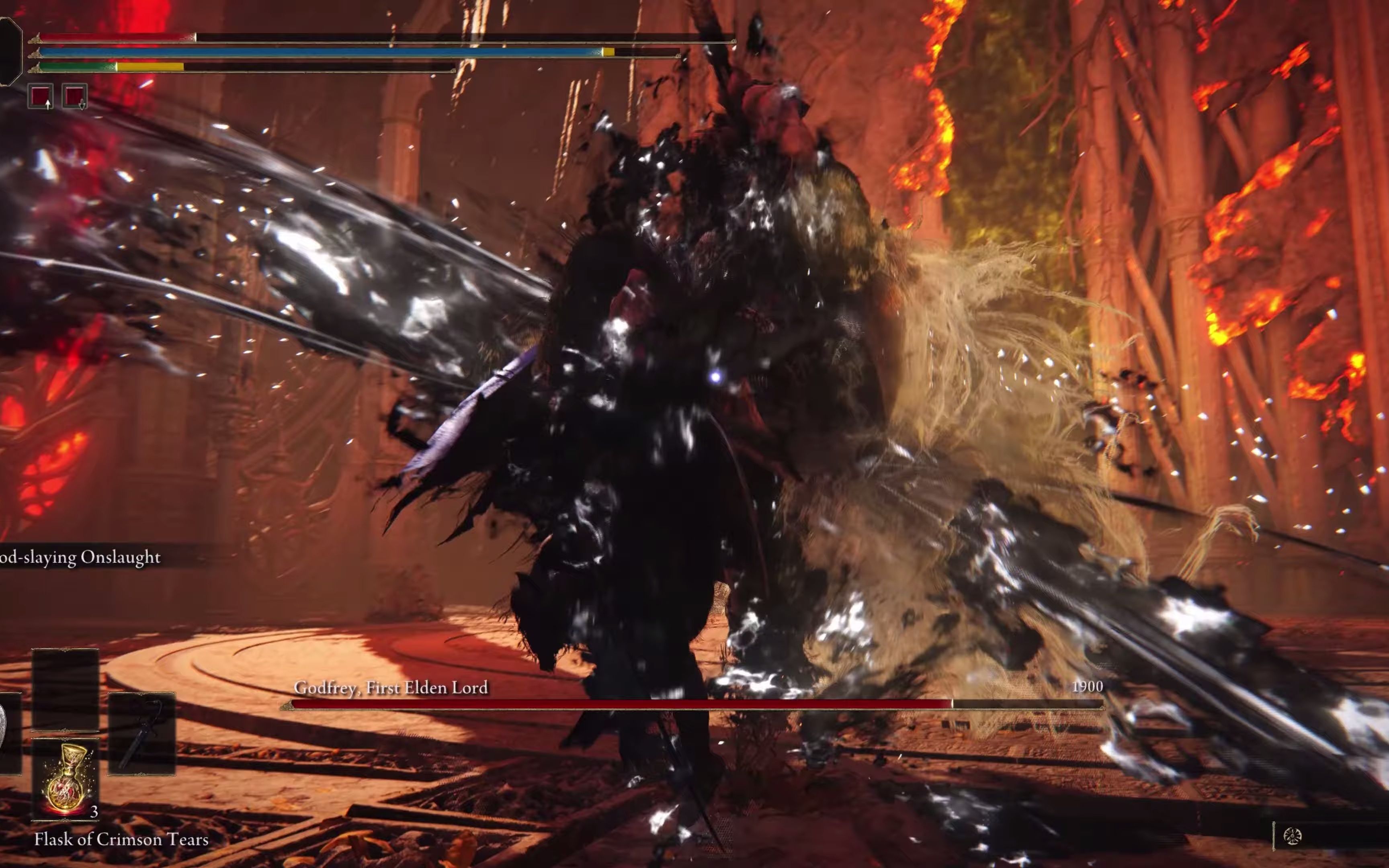Click the runes wheel icon
Viewport: 1389px width, 868px height.
pos(1292,836)
